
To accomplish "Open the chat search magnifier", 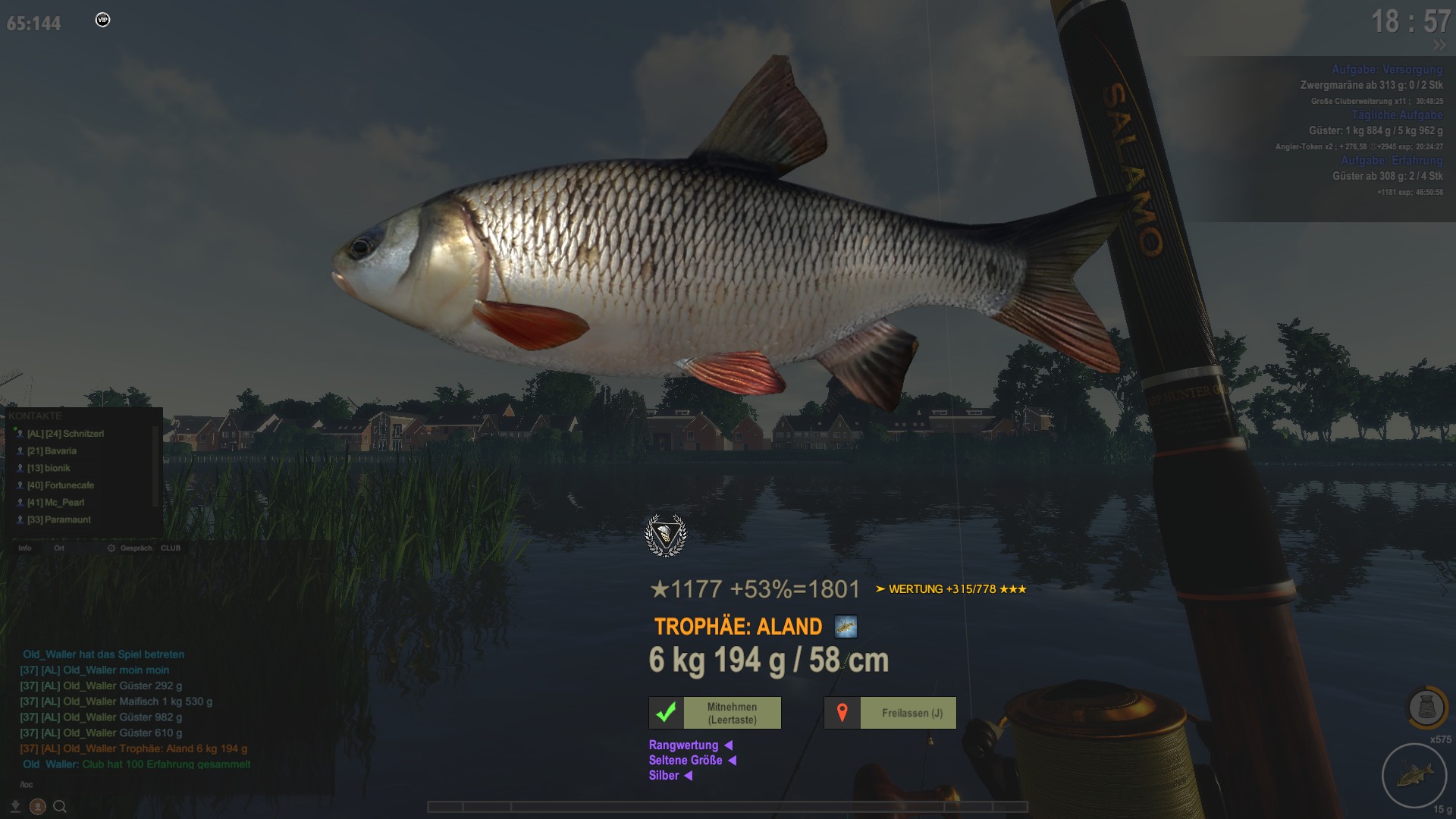I will (60, 807).
